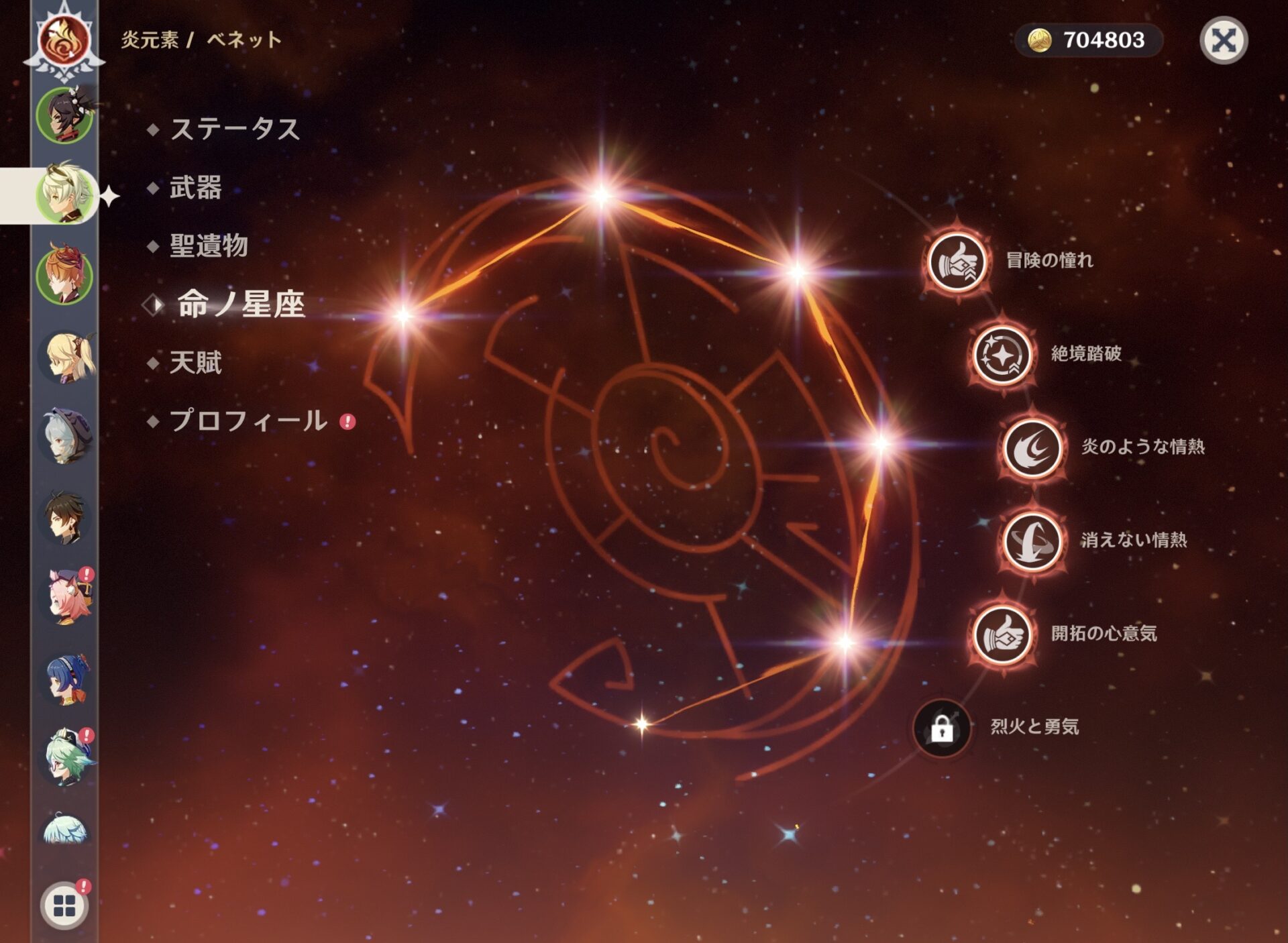Show the プロフィール page
This screenshot has width=1288, height=943.
[x=248, y=421]
